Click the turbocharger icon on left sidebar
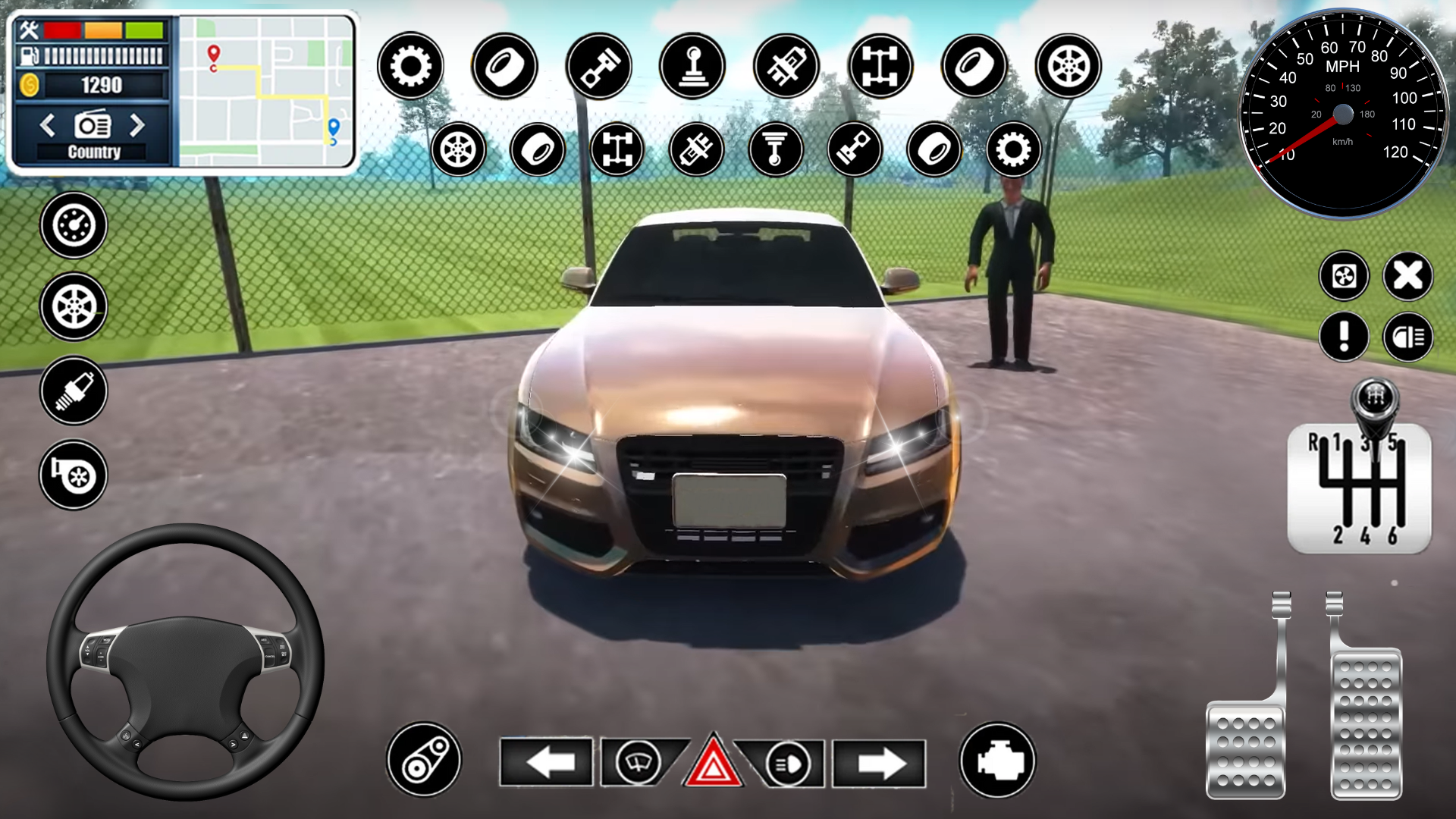Image resolution: width=1456 pixels, height=819 pixels. [72, 474]
